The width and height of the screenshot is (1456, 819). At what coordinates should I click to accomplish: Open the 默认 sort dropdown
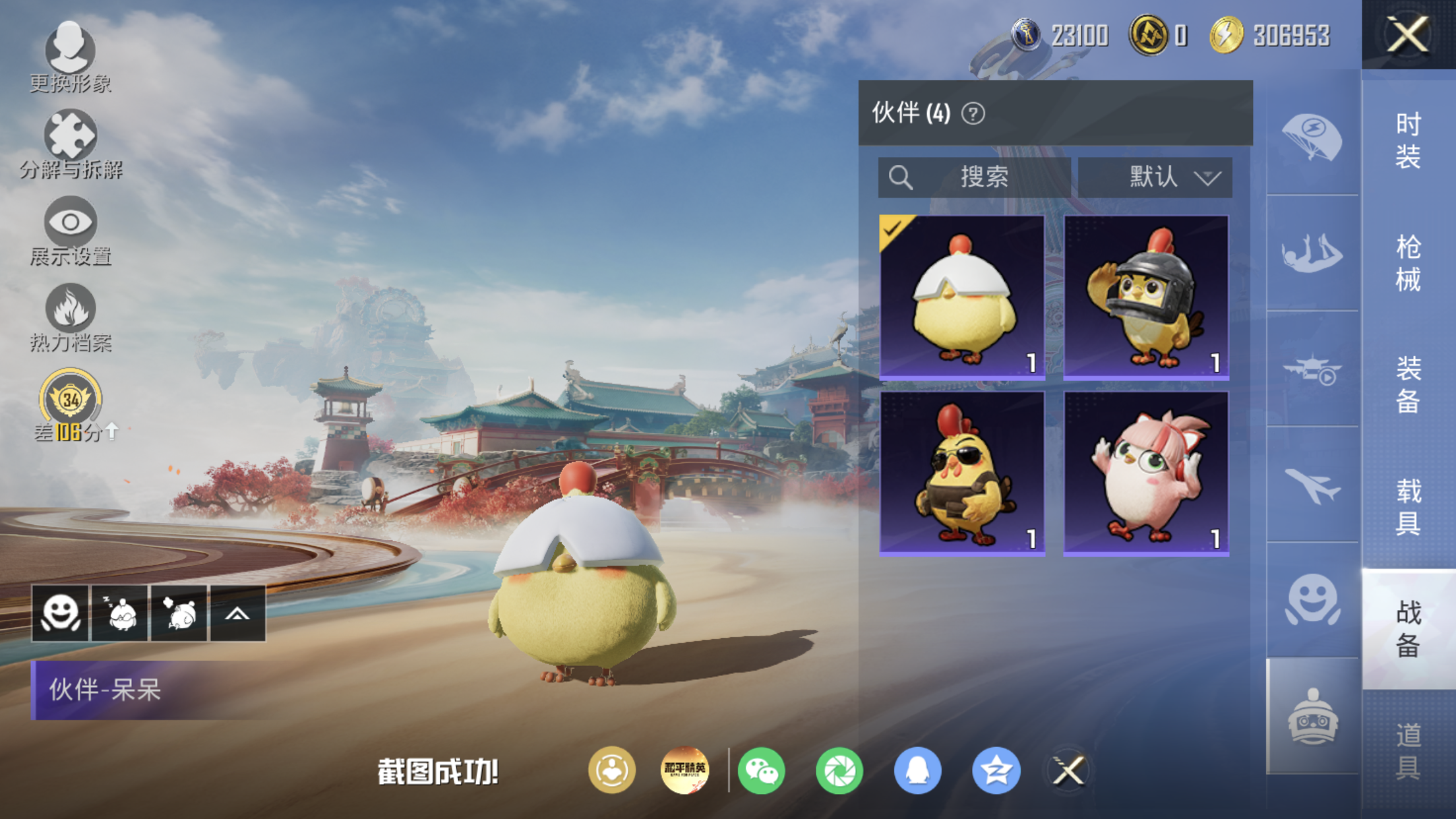tap(1155, 177)
